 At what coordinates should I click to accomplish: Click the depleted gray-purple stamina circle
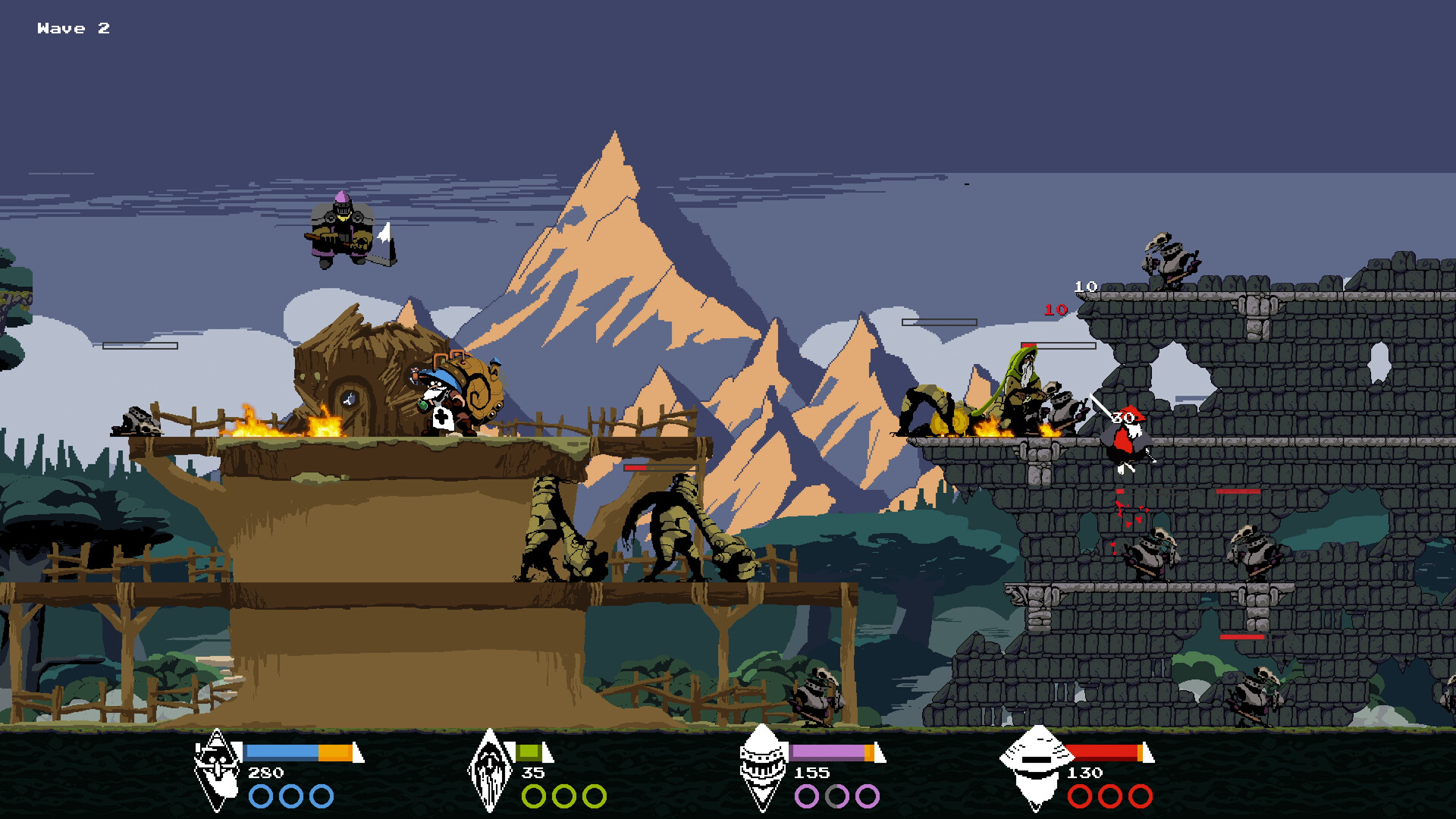[836, 796]
